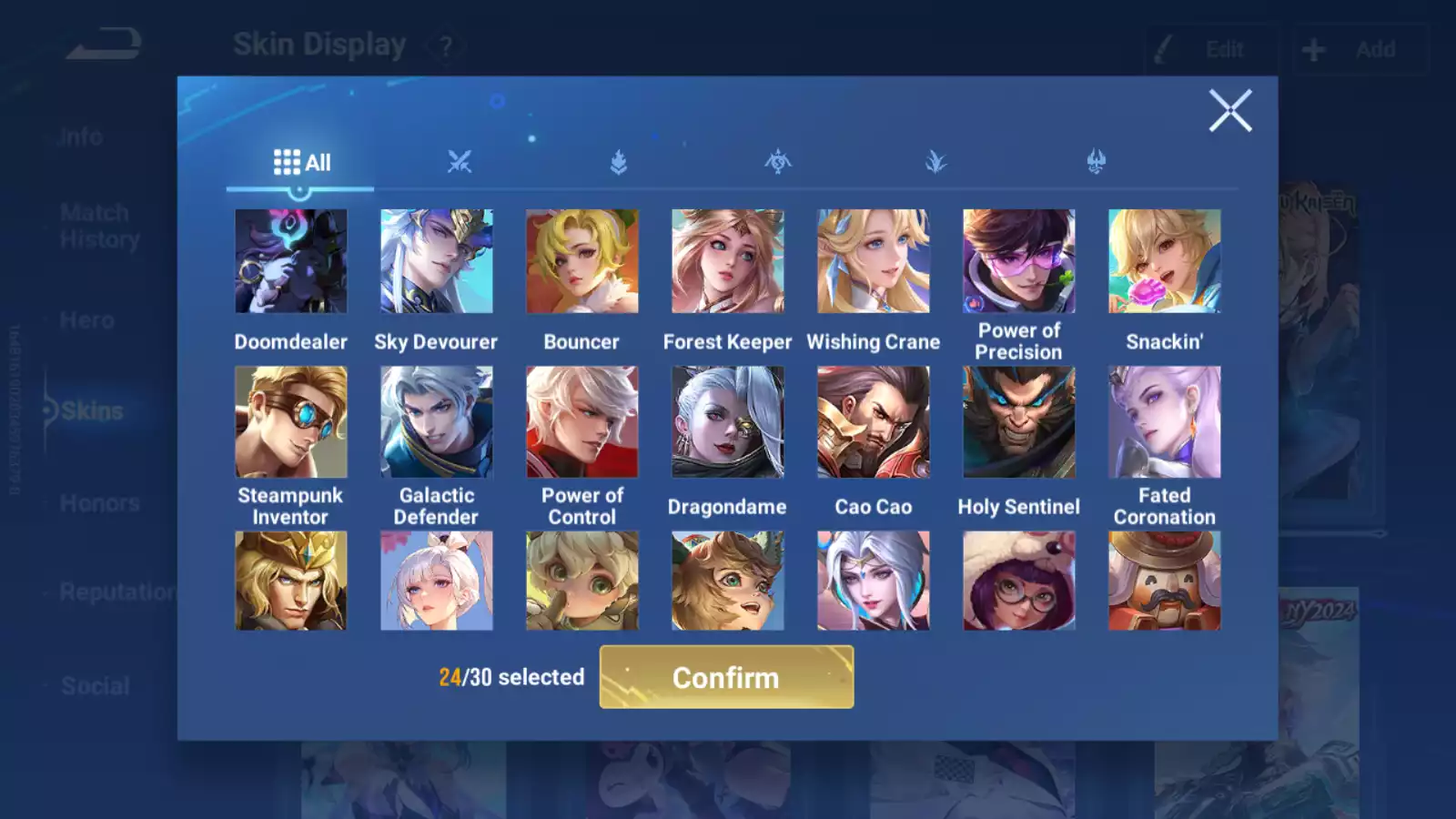
Task: Click the Confirm button
Action: click(x=725, y=677)
